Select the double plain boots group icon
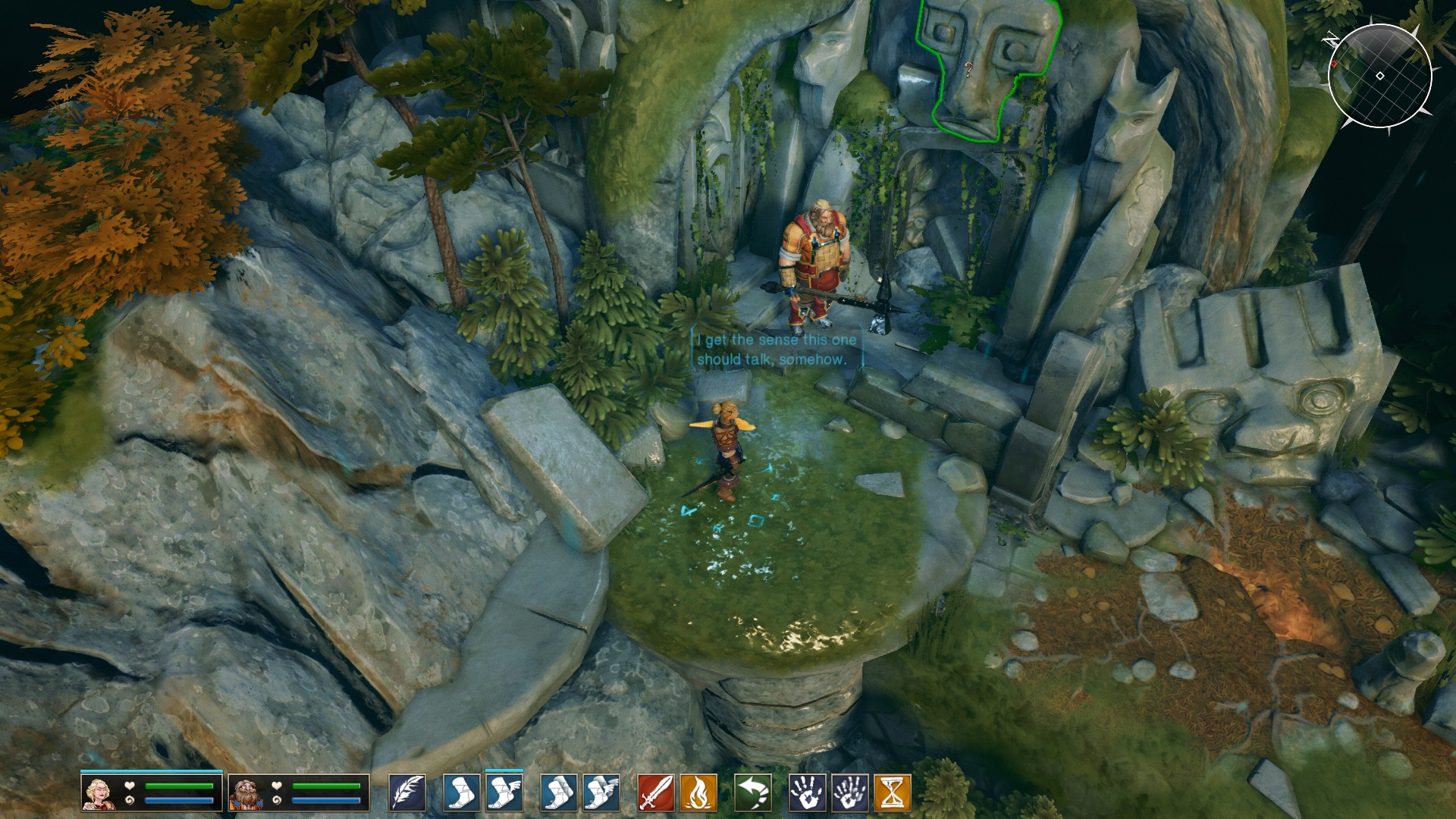Image resolution: width=1456 pixels, height=819 pixels. pos(559,793)
